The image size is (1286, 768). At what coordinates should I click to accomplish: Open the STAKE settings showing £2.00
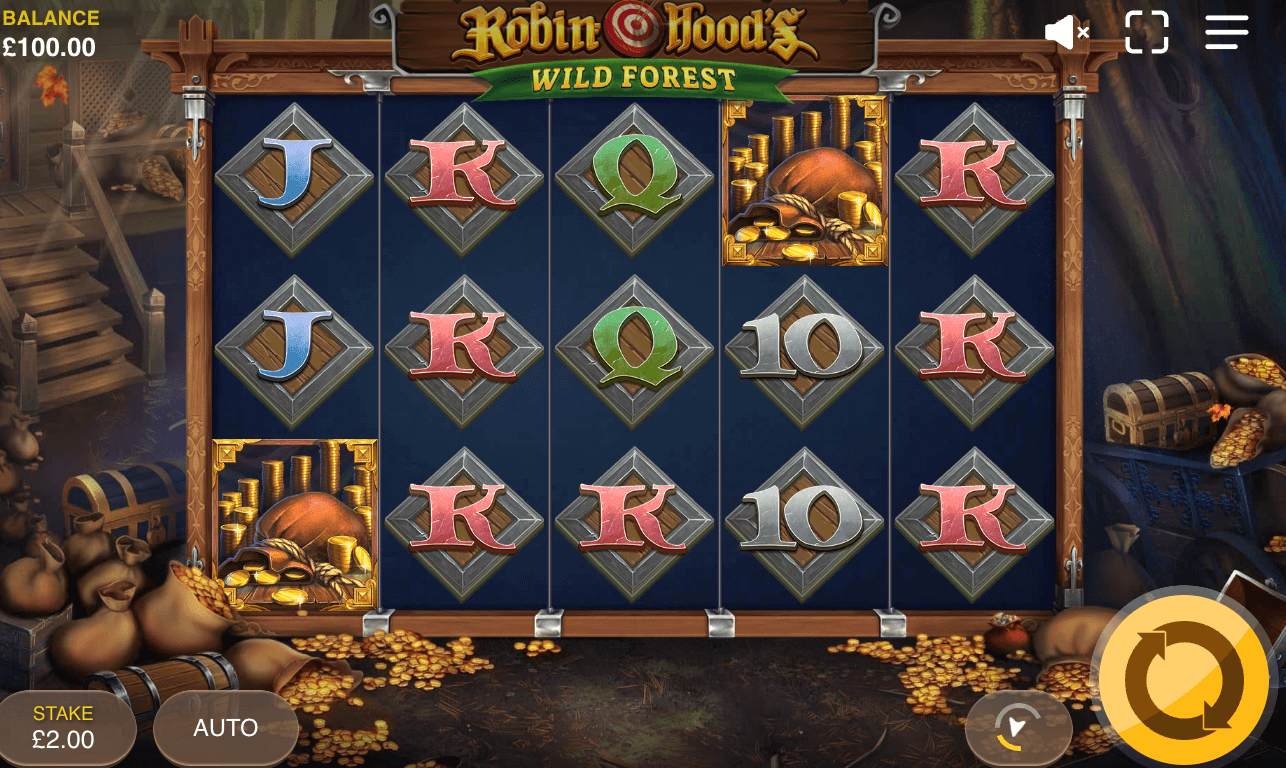tap(66, 728)
